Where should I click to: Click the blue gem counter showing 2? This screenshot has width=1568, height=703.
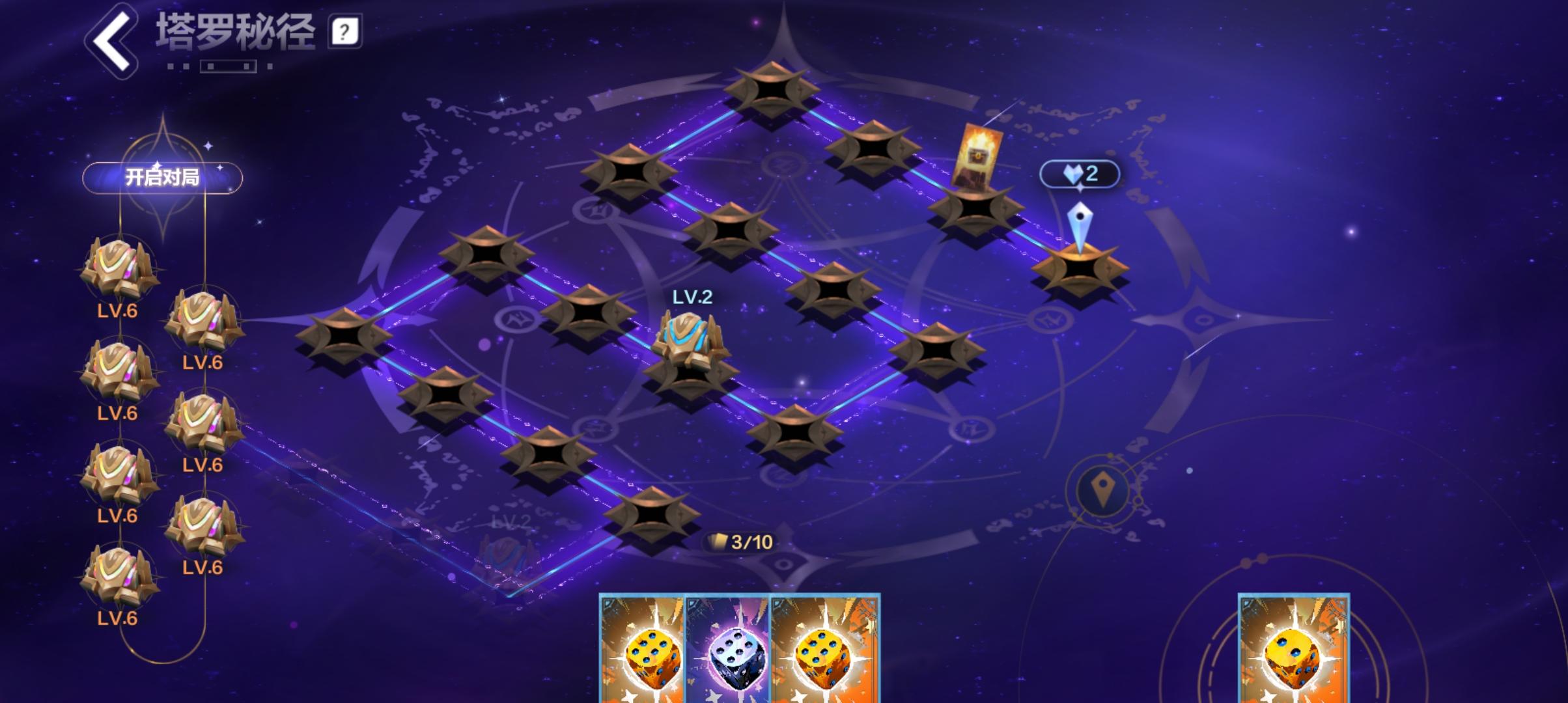pyautogui.click(x=1082, y=172)
